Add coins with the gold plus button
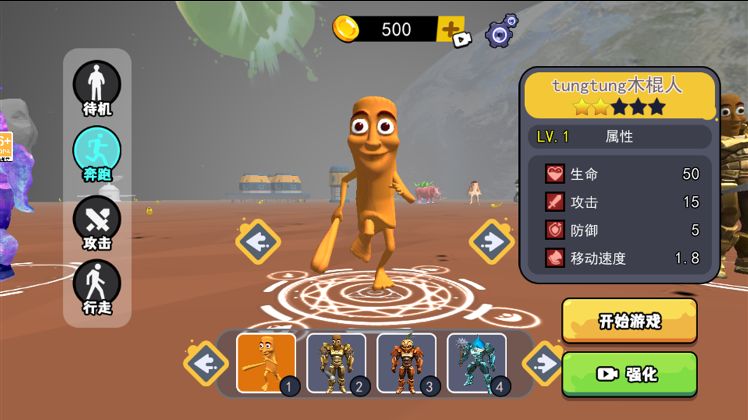Image resolution: width=748 pixels, height=420 pixels. tap(451, 29)
